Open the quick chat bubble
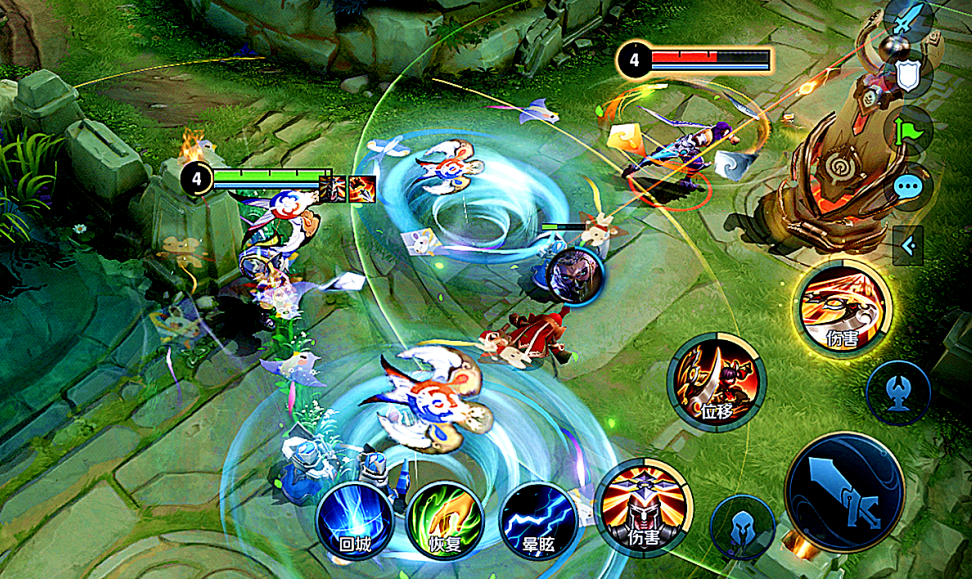Screen dimensions: 972x579 [909, 186]
